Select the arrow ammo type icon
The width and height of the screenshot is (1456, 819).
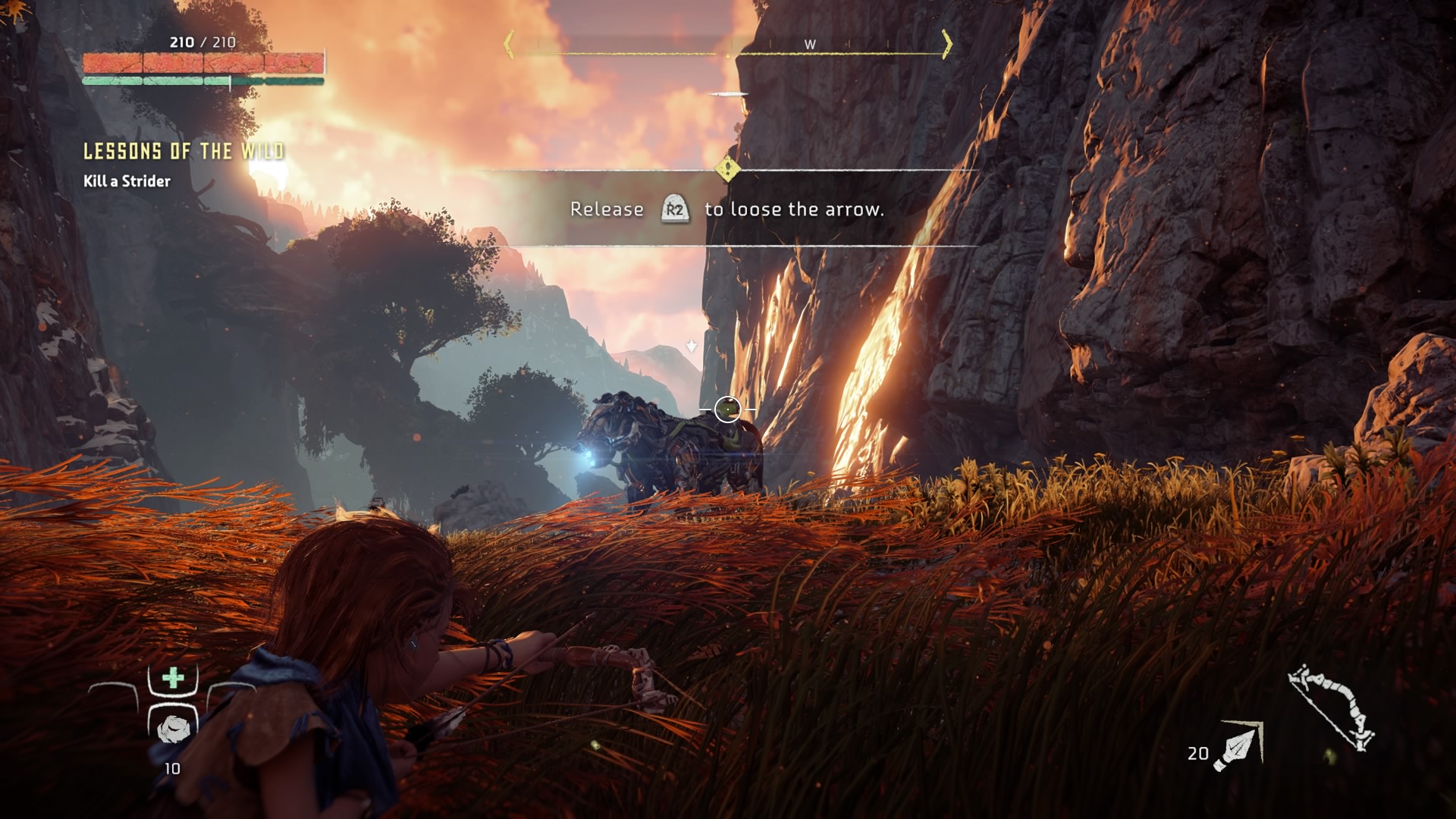[x=1238, y=745]
